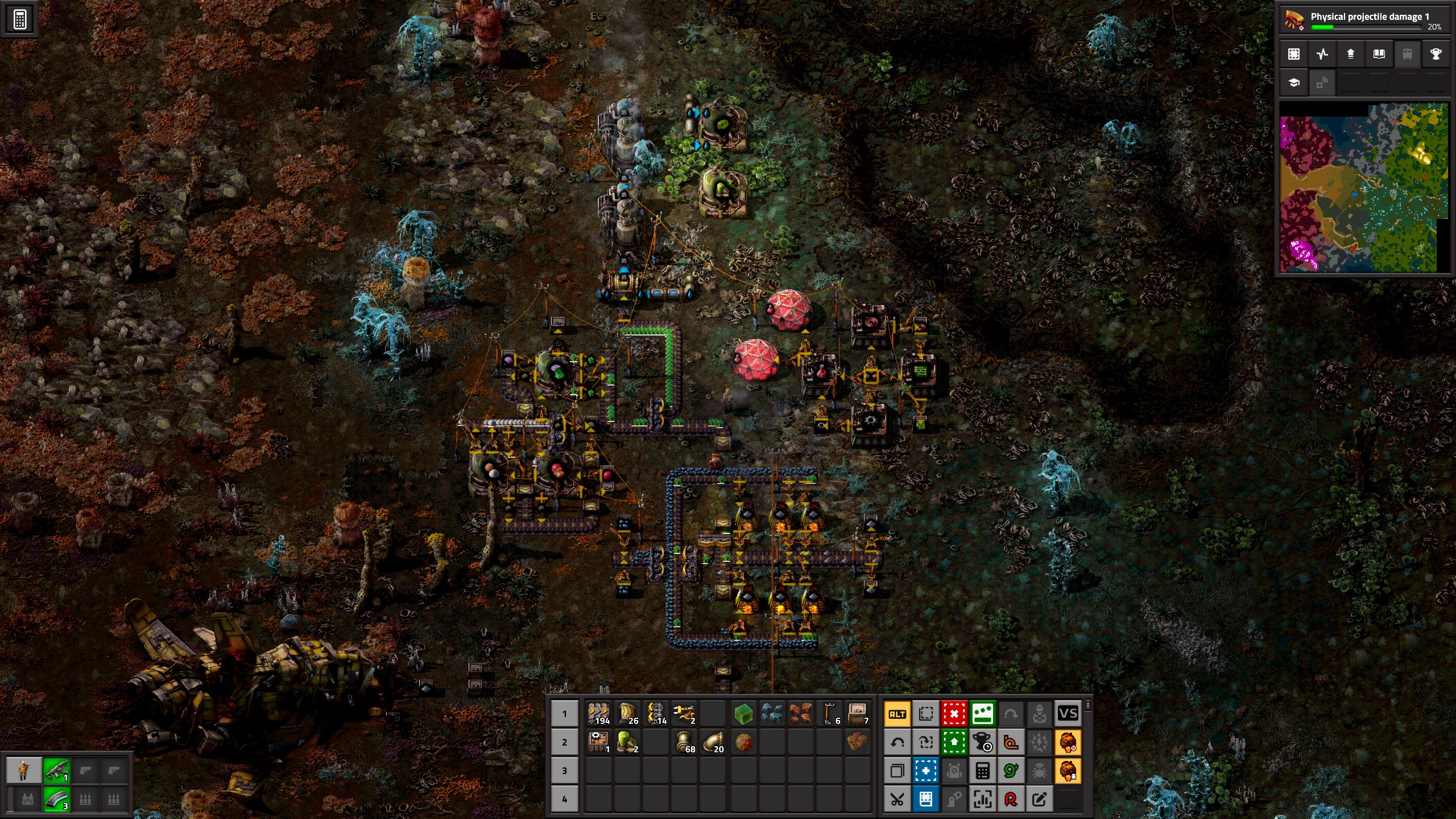The image size is (1456, 819).
Task: Open the open-book Factoriopedia button
Action: (x=1379, y=54)
